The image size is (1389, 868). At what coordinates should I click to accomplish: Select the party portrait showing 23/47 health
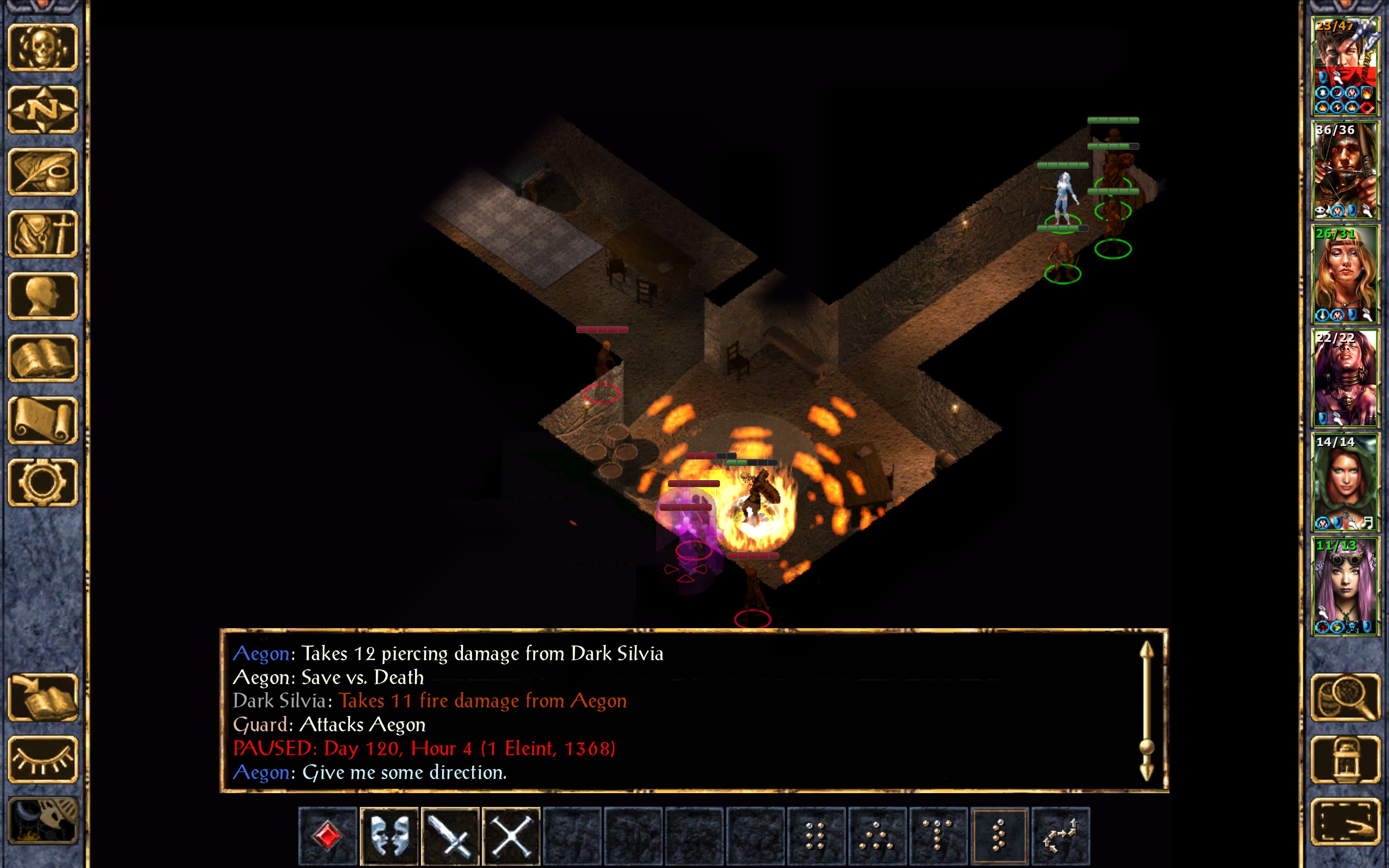[1345, 66]
